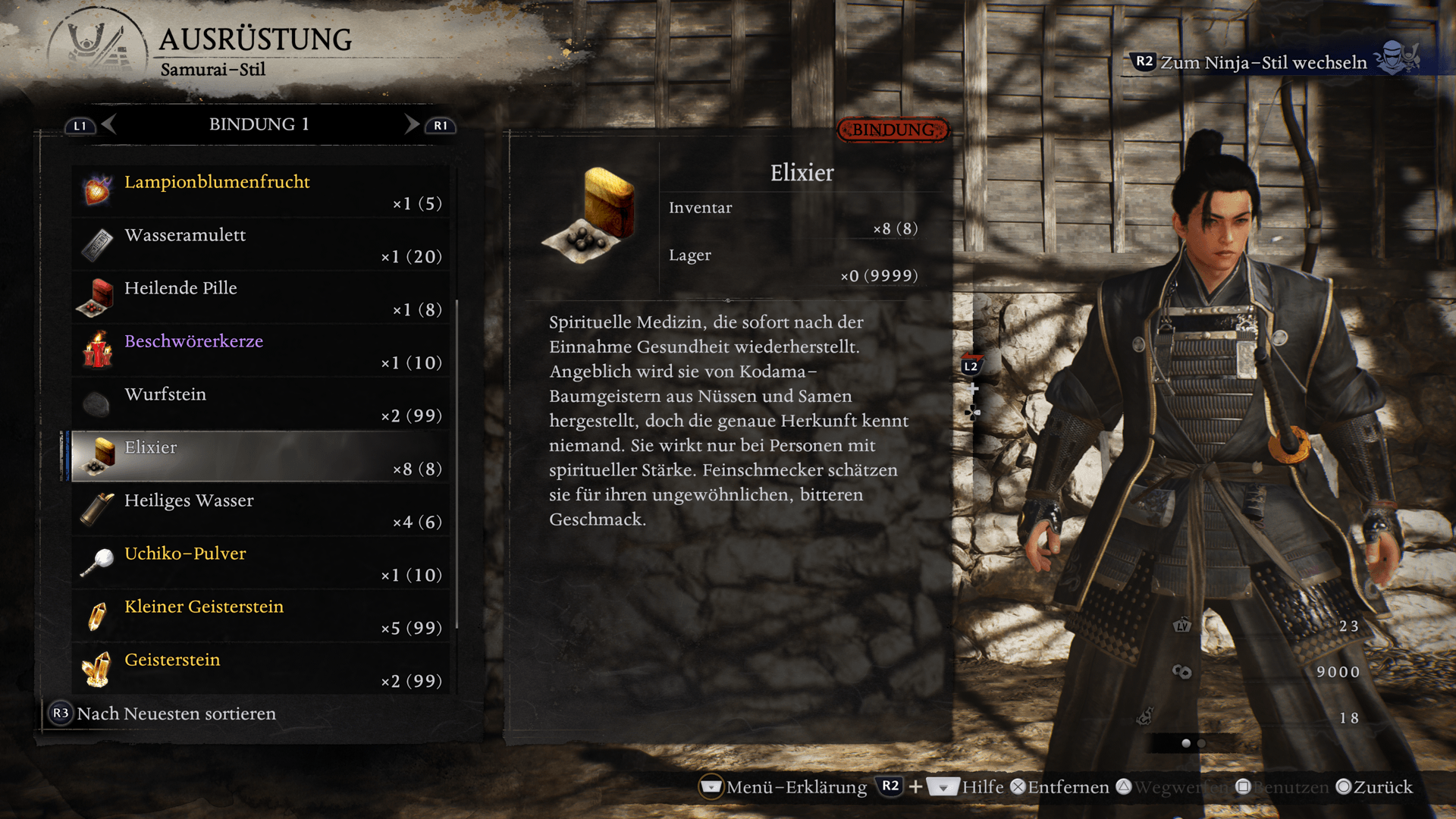This screenshot has height=819, width=1456.
Task: Go to the previous Bindung page arrow
Action: click(x=108, y=124)
